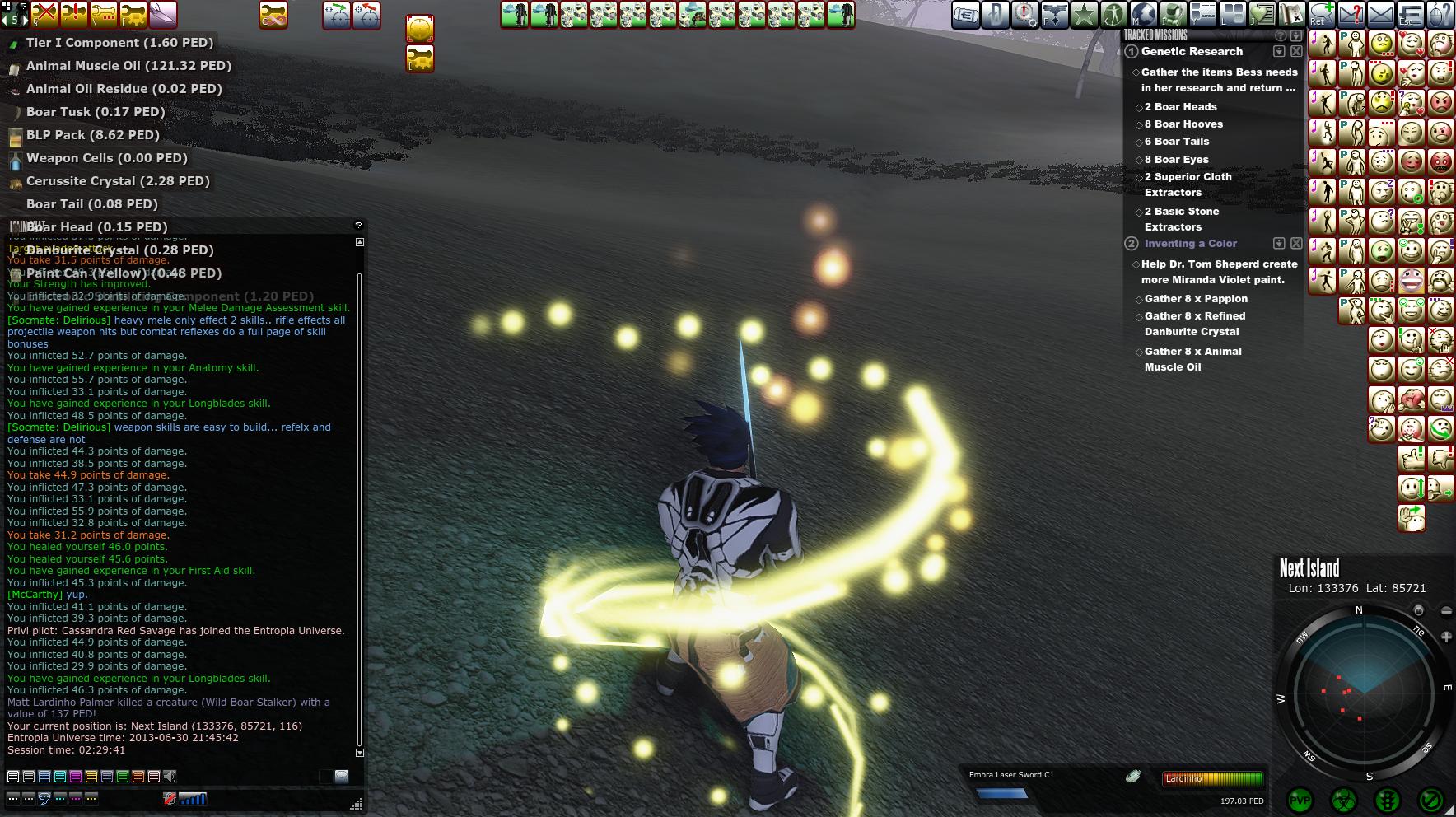The height and width of the screenshot is (817, 1456).
Task: Zoom out the radar with minus button
Action: click(1446, 610)
